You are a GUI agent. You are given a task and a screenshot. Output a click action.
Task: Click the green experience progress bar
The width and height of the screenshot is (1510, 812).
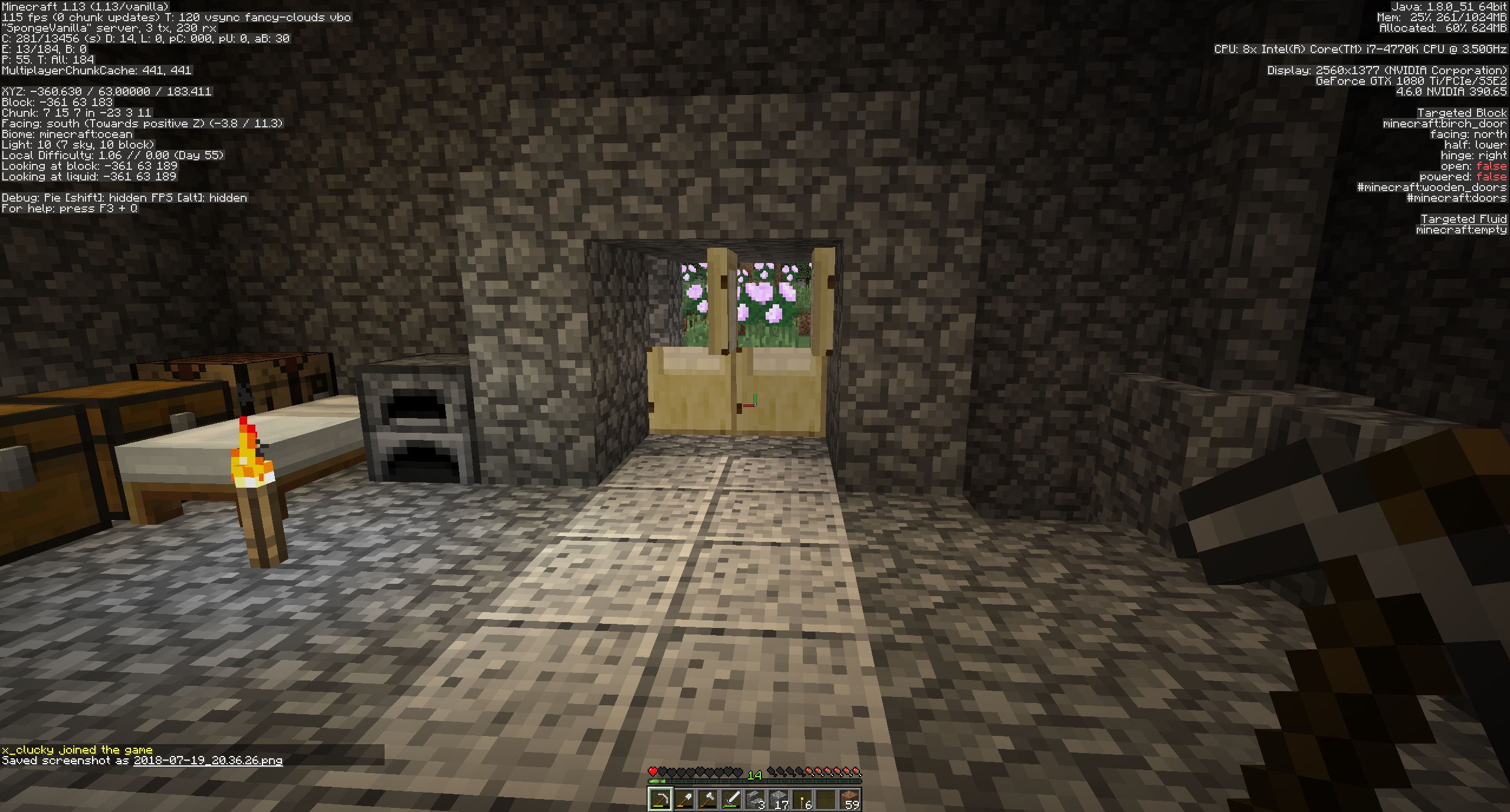[x=656, y=781]
